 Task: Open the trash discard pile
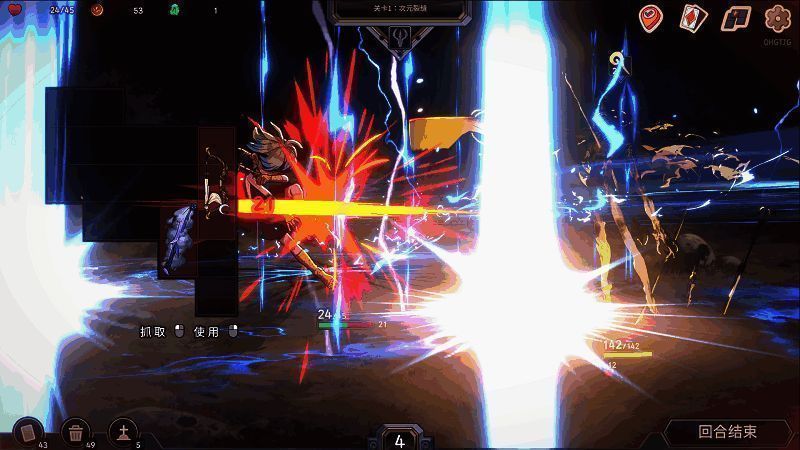pos(76,431)
